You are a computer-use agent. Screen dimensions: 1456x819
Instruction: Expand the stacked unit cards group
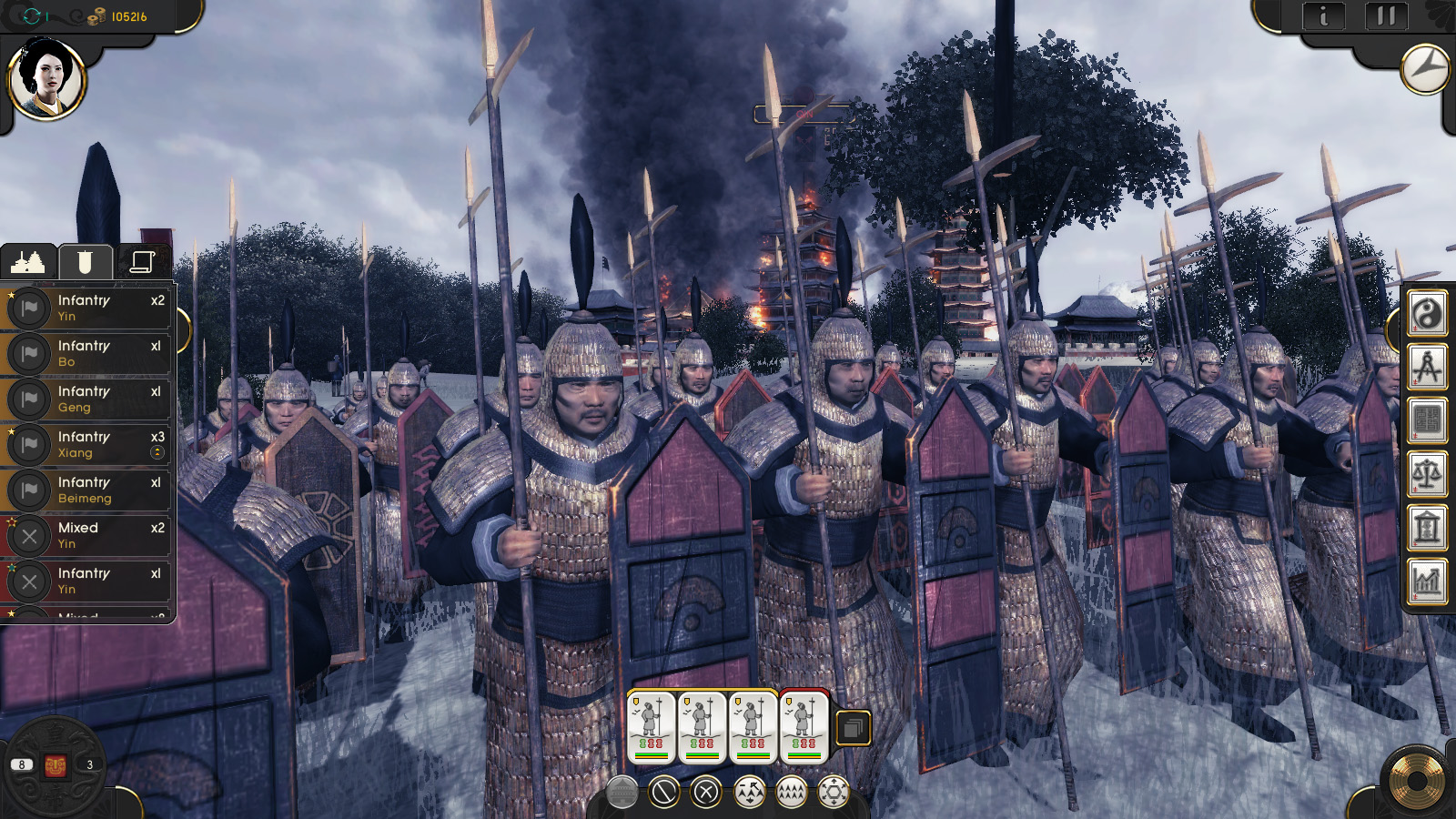point(854,728)
